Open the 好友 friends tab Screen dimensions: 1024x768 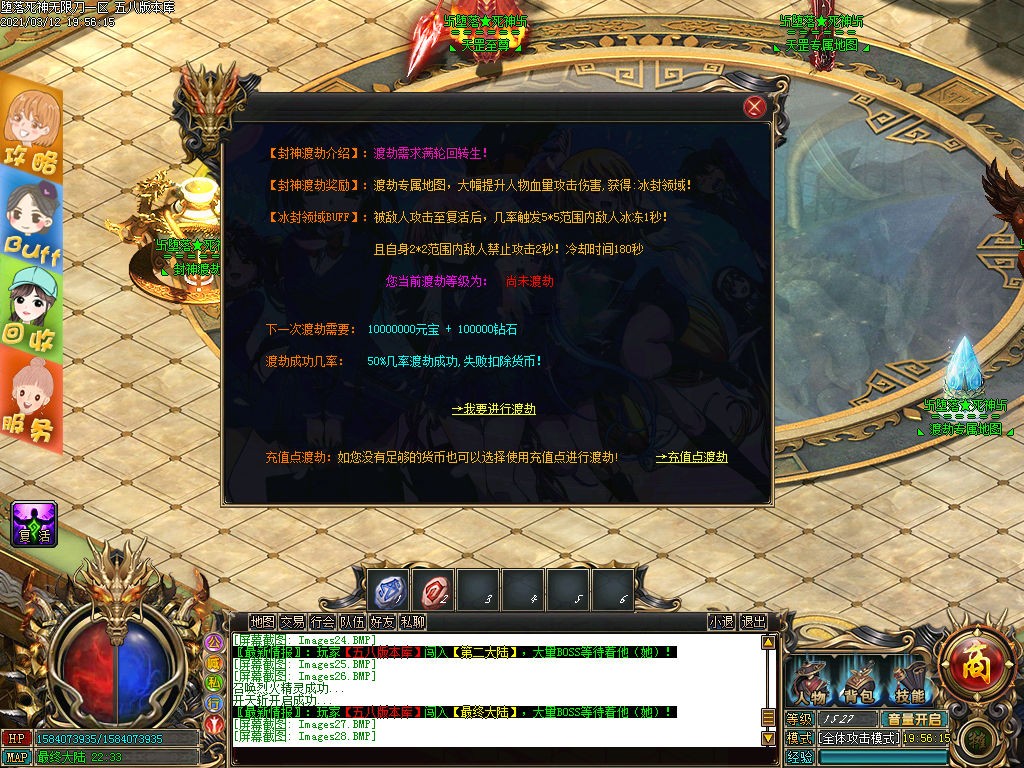point(382,622)
